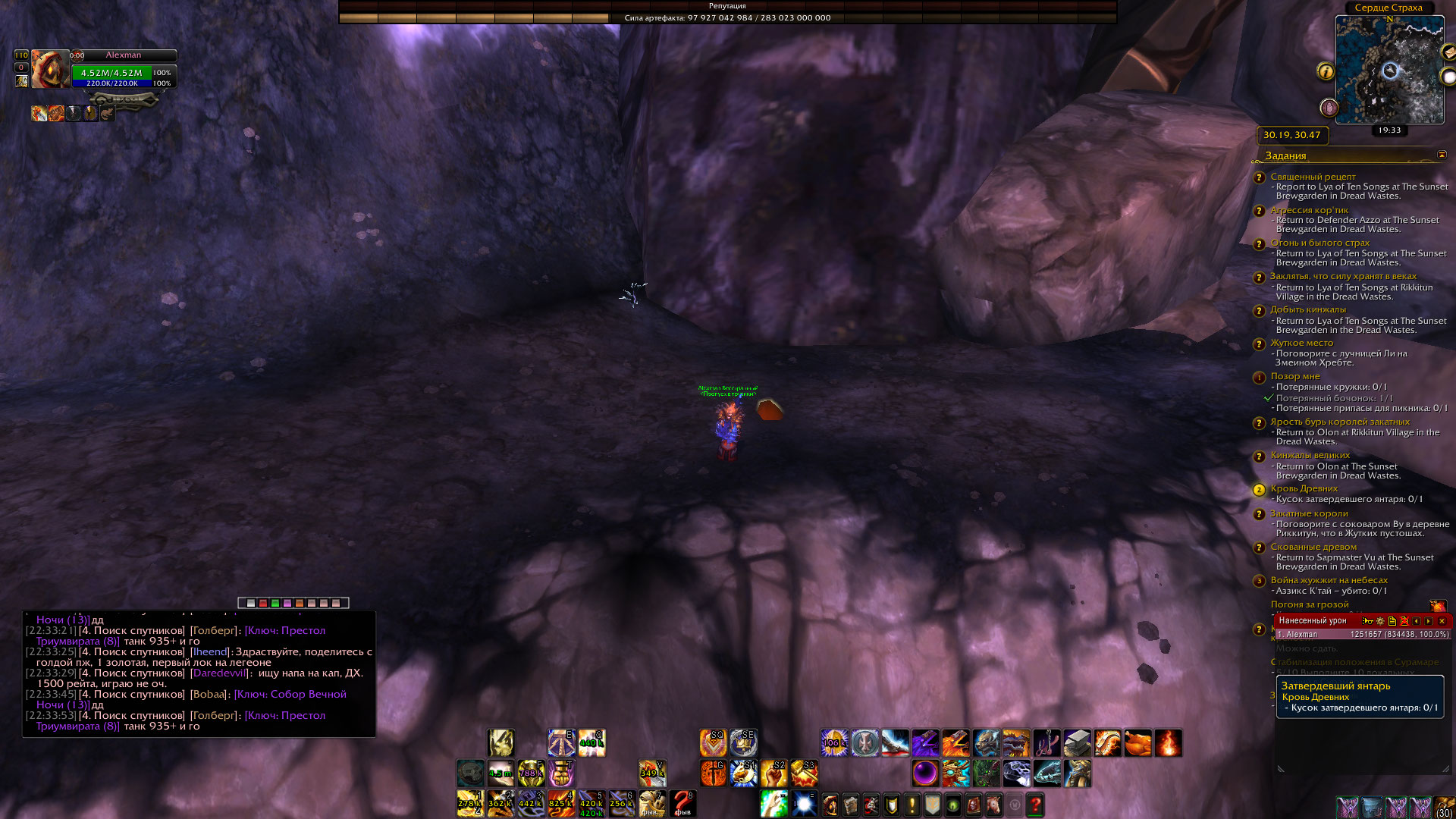Click the yellow info button beside the minimap
This screenshot has width=1456, height=819.
(x=1326, y=71)
